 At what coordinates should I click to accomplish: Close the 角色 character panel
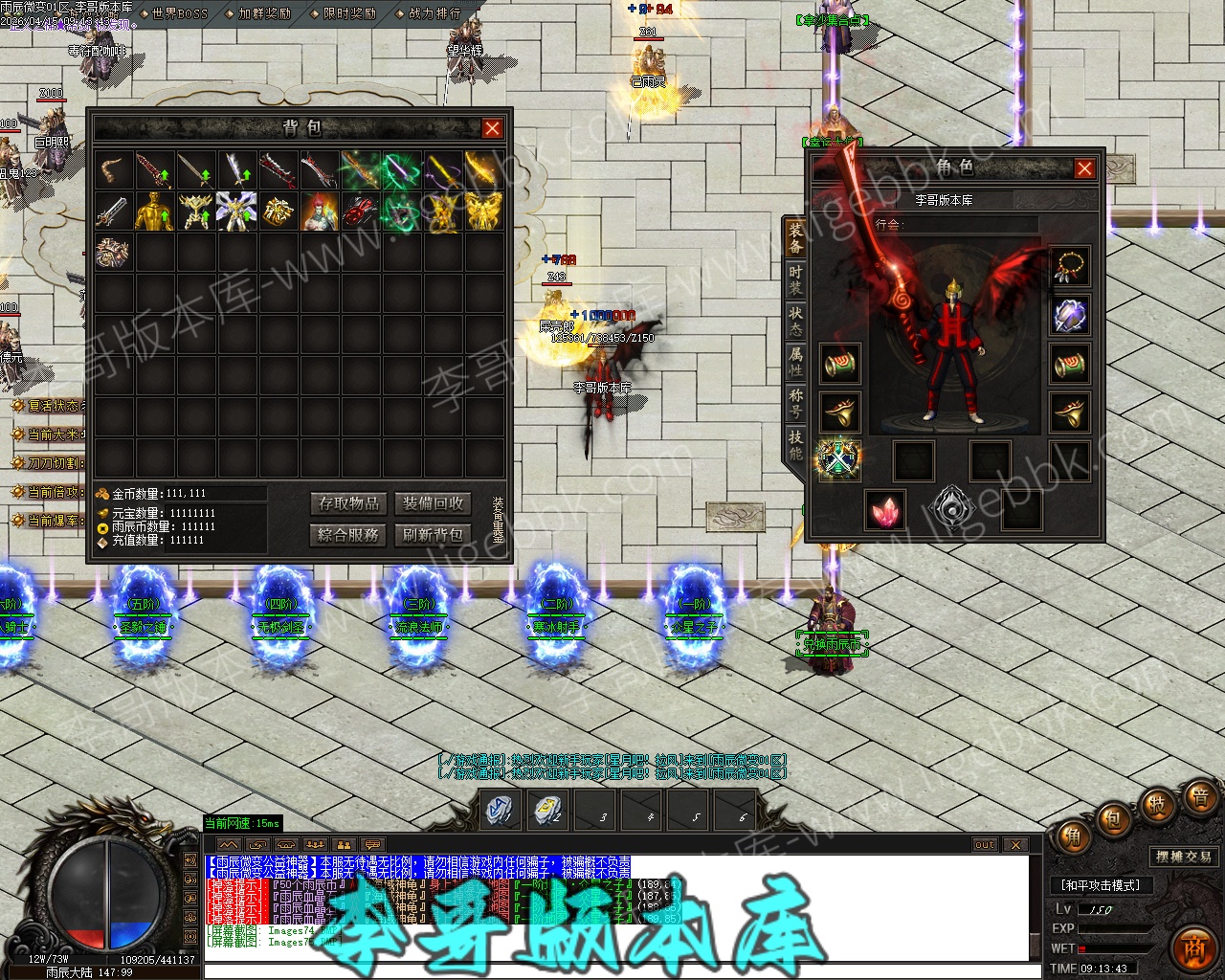(1084, 168)
